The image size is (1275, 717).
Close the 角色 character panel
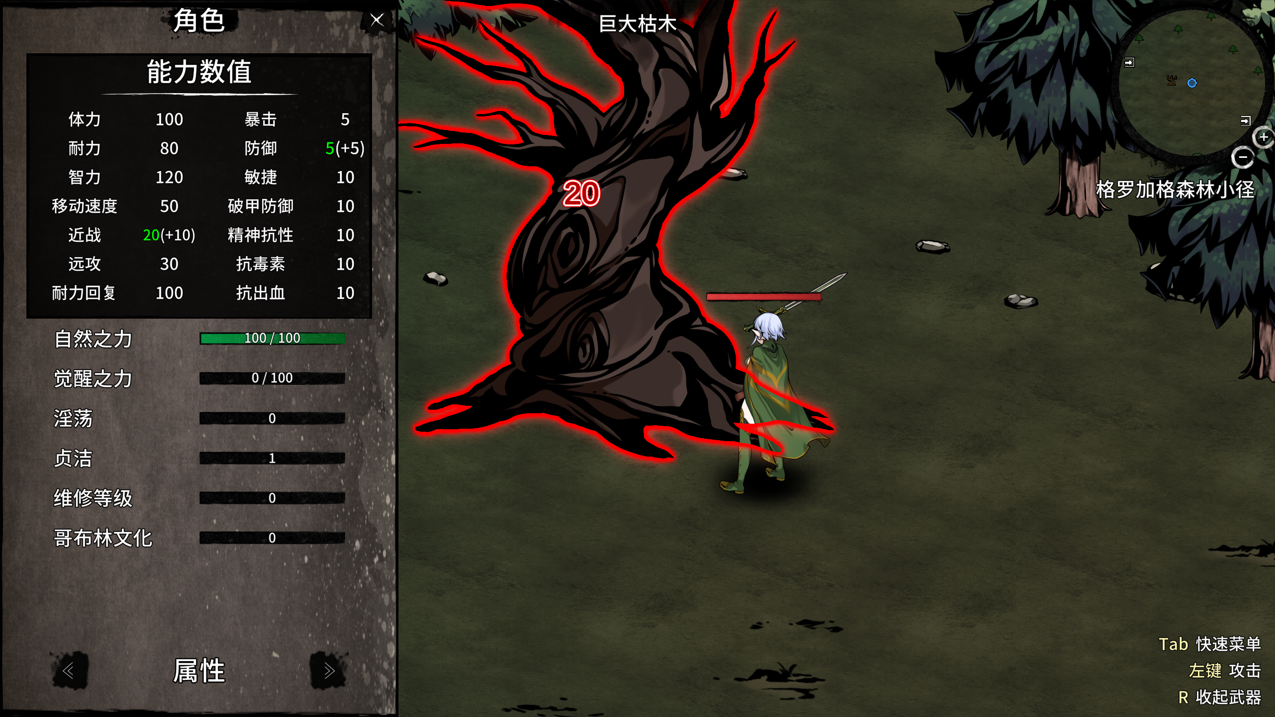pos(377,20)
